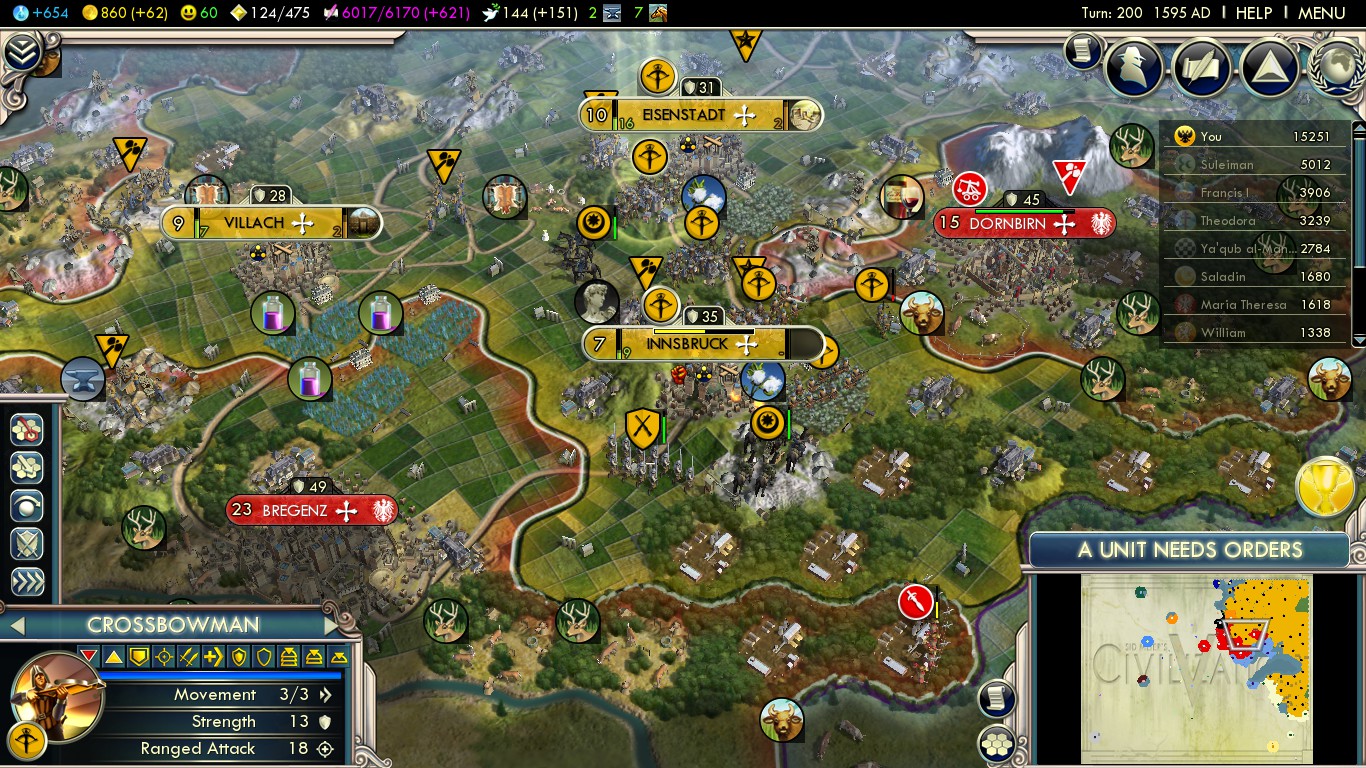Cycle to the next unit arrow

pos(330,625)
